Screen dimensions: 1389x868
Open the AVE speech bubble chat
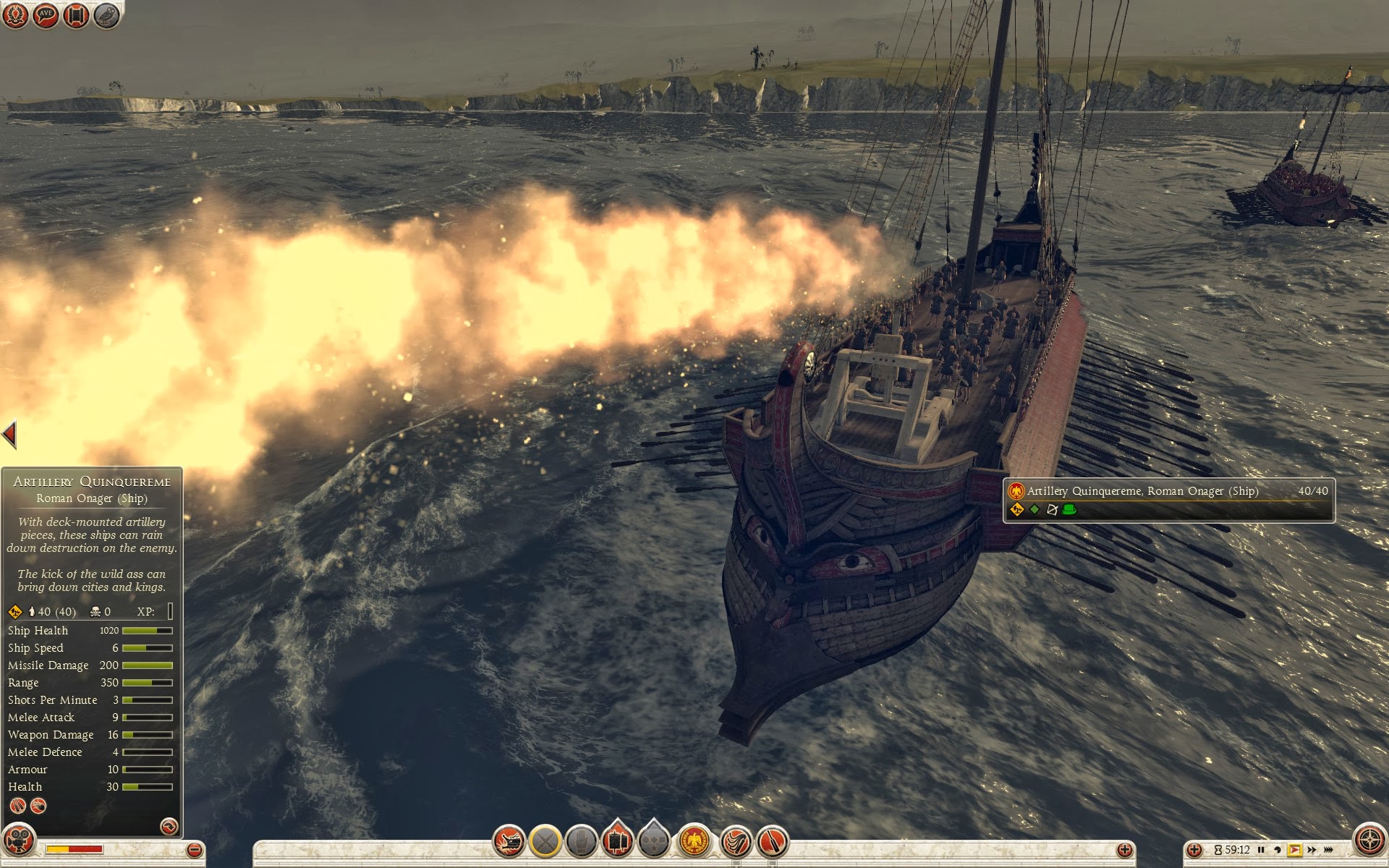coord(46,15)
